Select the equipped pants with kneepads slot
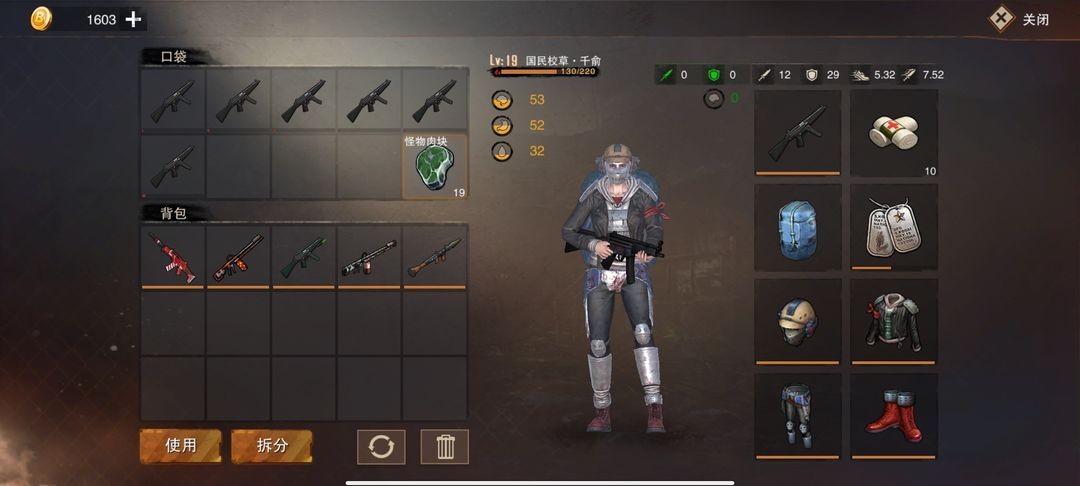The width and height of the screenshot is (1080, 486). pyautogui.click(x=797, y=415)
